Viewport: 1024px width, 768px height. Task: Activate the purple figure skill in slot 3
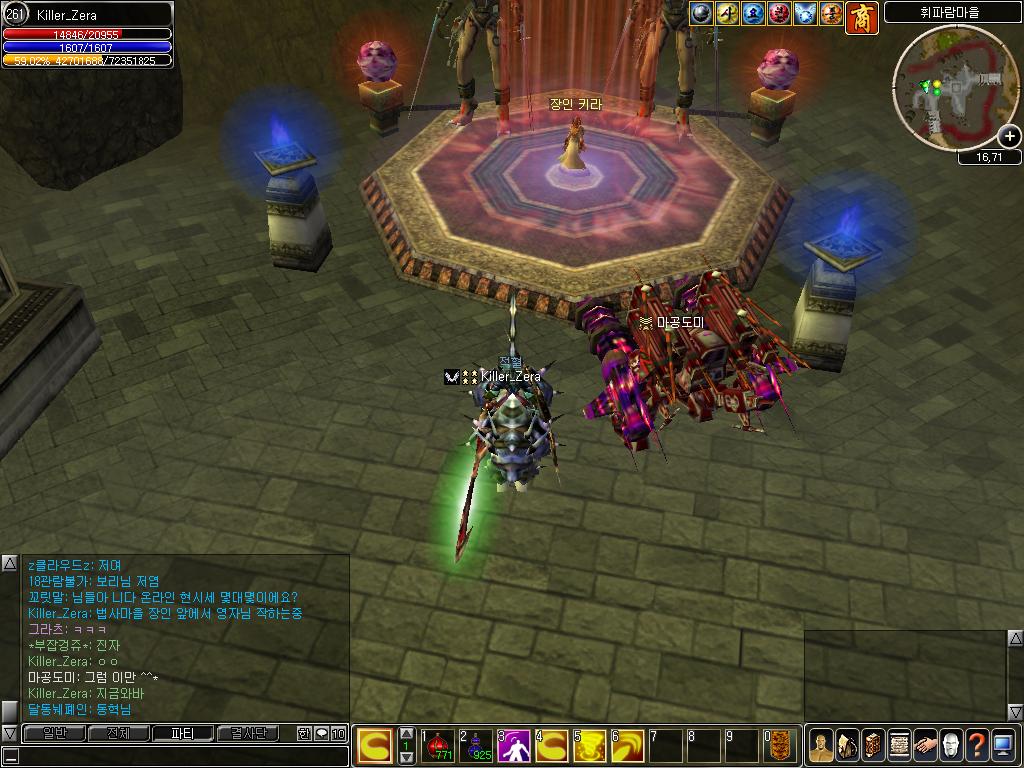pyautogui.click(x=514, y=746)
